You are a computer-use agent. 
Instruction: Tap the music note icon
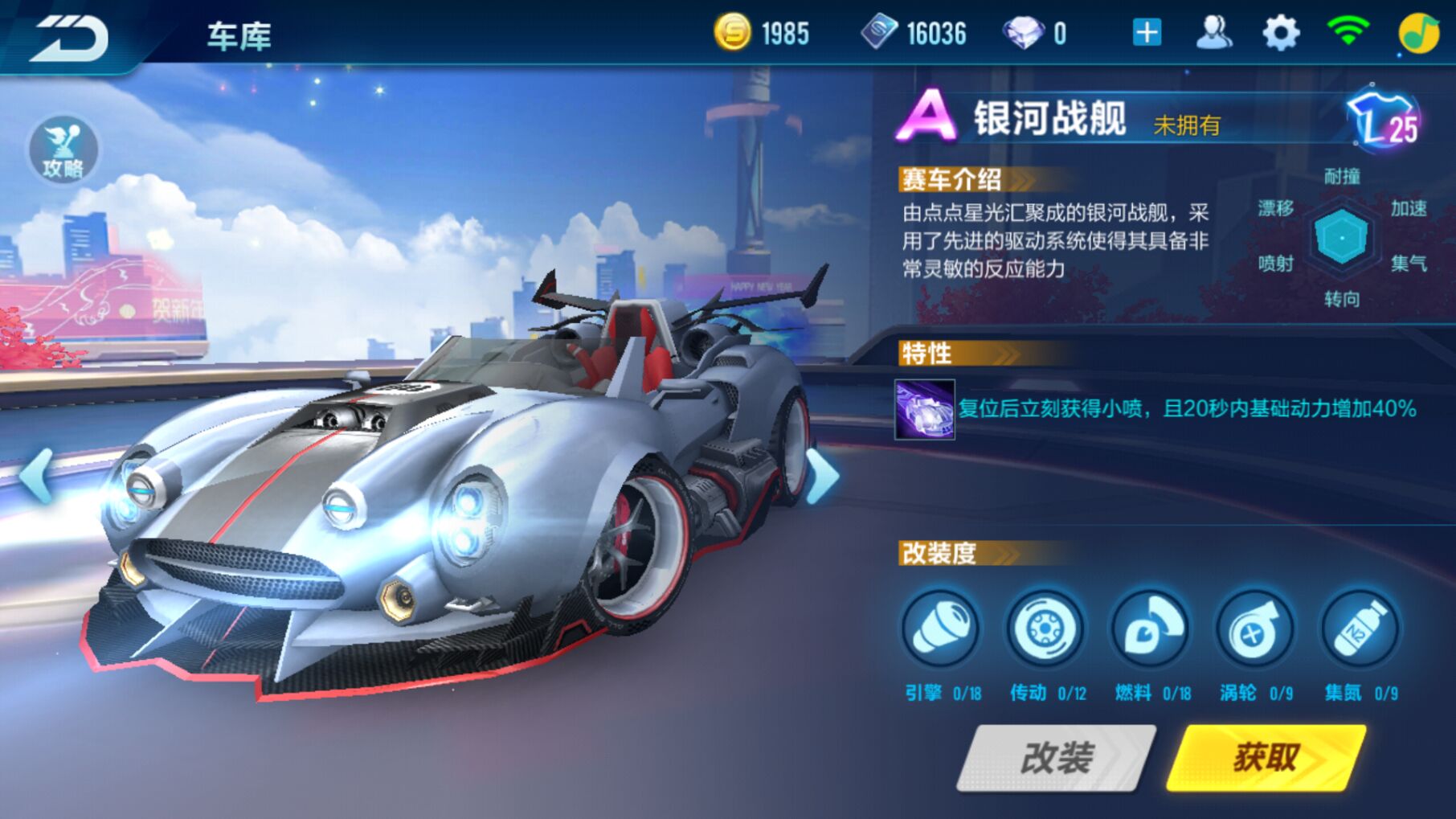(x=1418, y=34)
